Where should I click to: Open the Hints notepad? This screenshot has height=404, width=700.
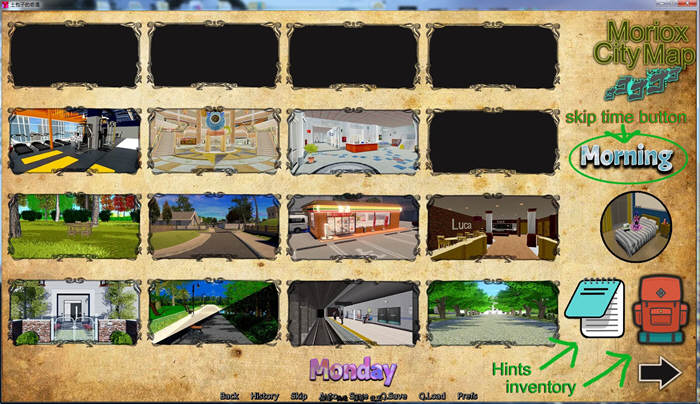tap(594, 311)
